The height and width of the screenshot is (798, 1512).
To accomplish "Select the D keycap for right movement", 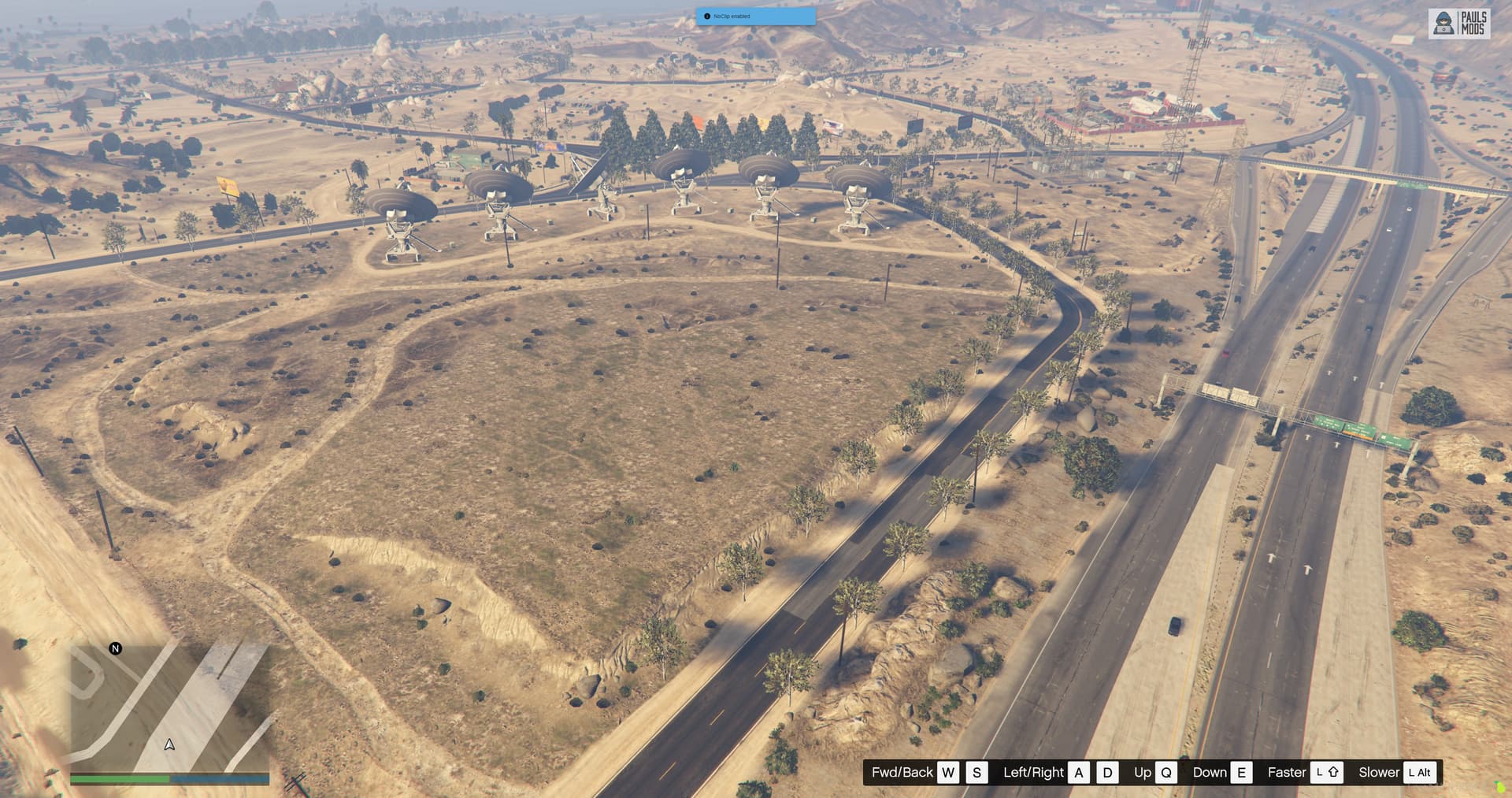I will click(x=1108, y=773).
